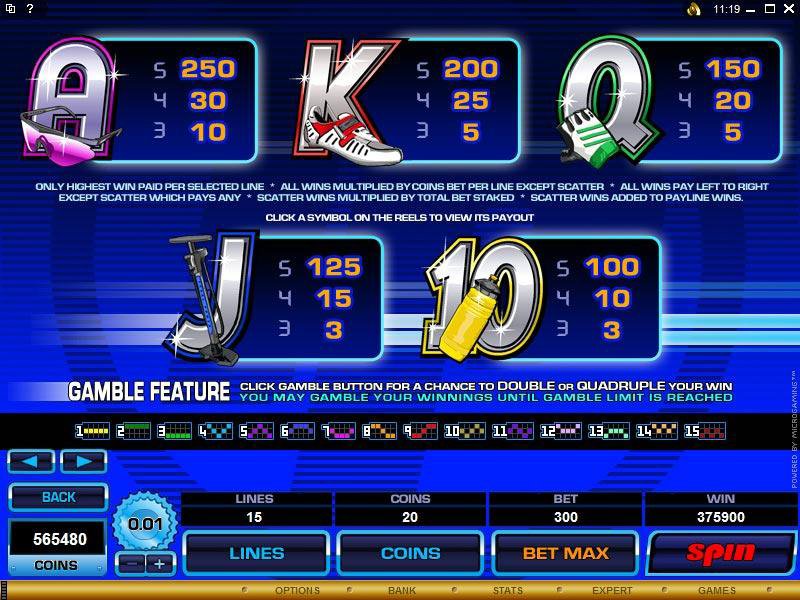Decrease coin size with minus button
Image resolution: width=800 pixels, height=600 pixels.
coord(132,564)
